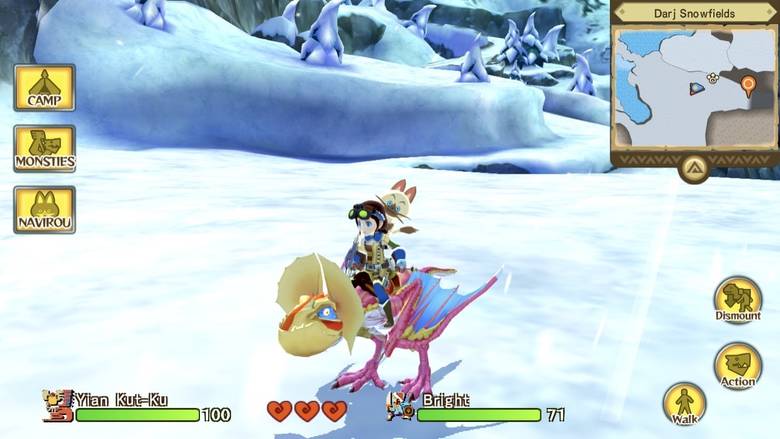Toggle Walk movement mode
This screenshot has width=780, height=439.
[x=685, y=405]
